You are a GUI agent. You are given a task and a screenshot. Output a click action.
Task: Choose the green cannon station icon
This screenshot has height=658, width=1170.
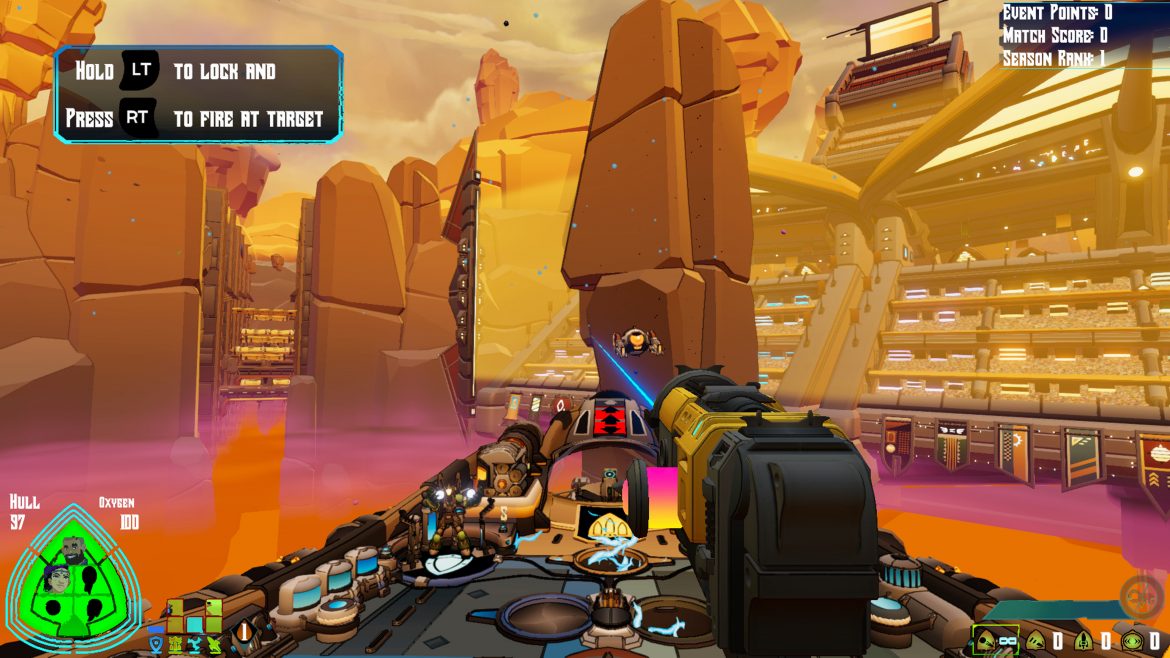tap(213, 642)
